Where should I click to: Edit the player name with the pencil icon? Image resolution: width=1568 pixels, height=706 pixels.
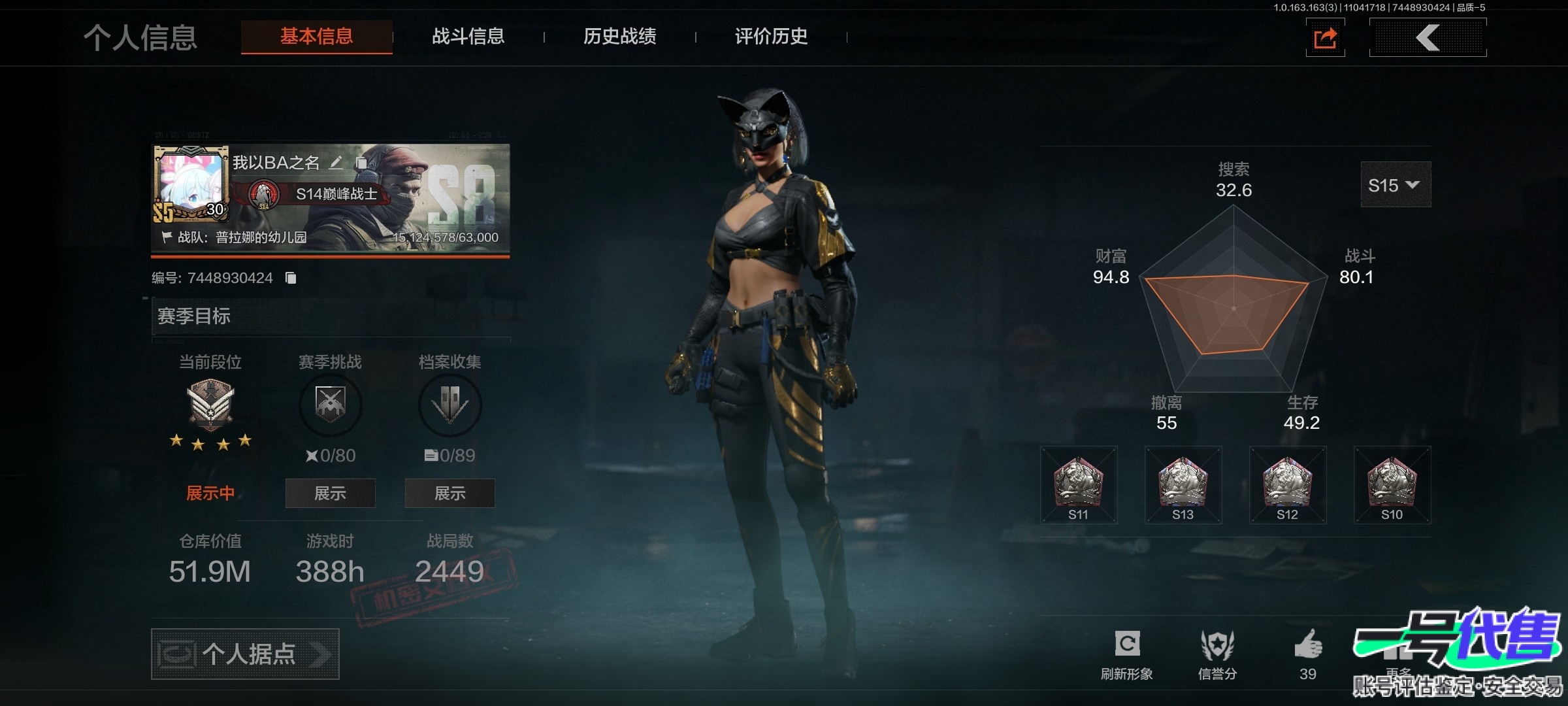(336, 163)
